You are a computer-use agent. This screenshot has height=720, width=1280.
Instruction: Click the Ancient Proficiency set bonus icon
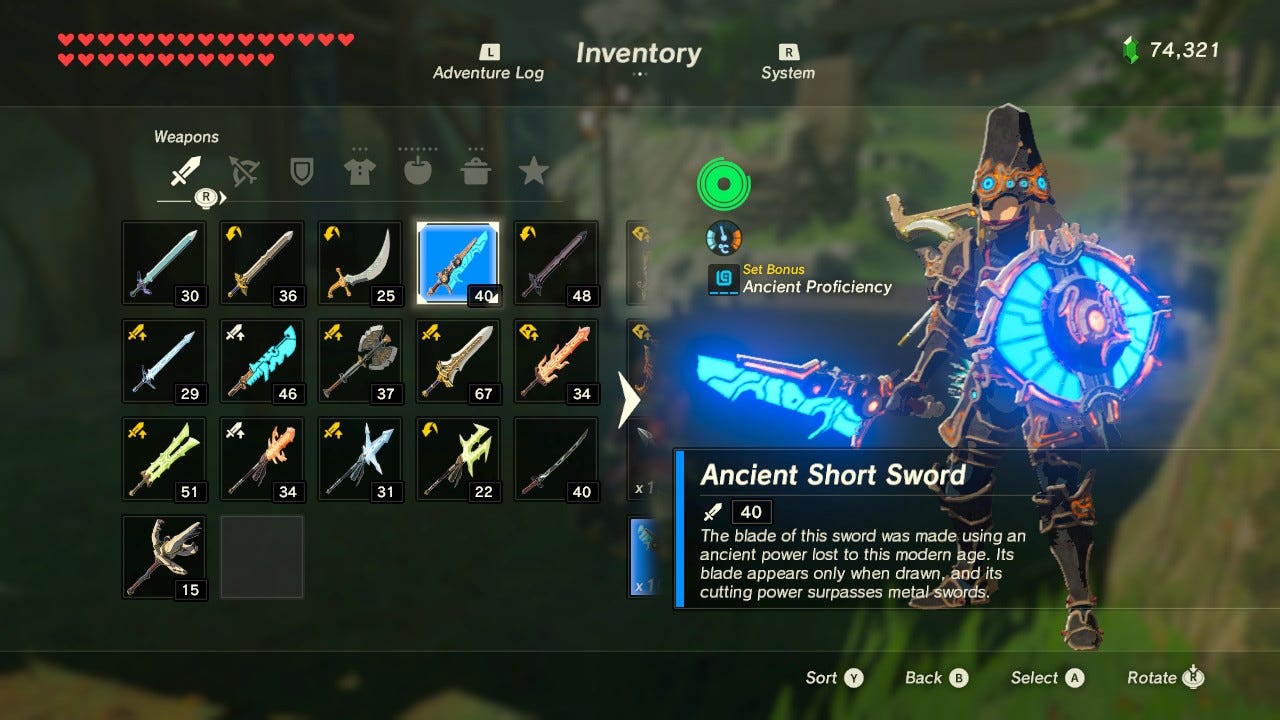[722, 277]
